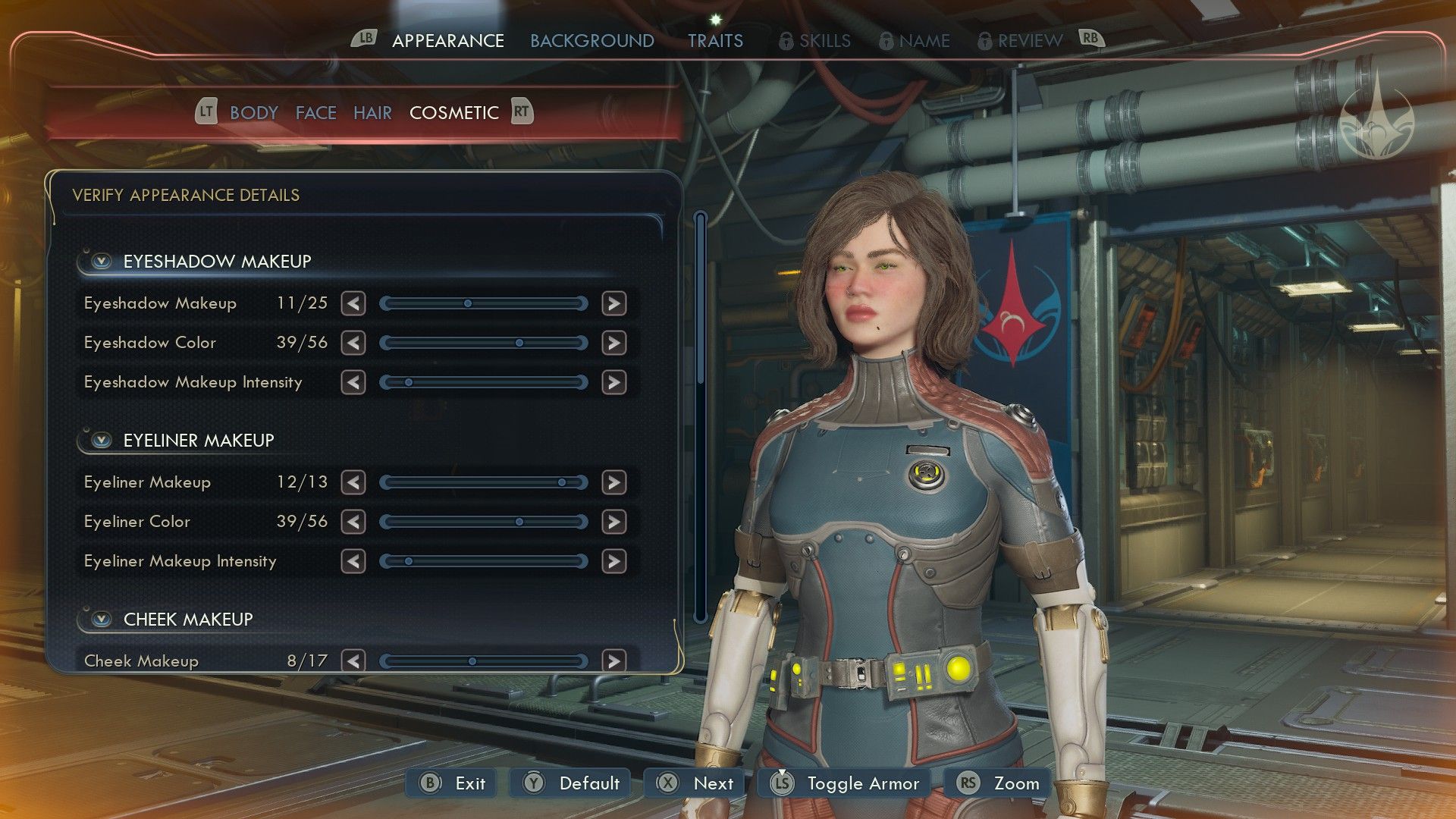Screen dimensions: 1456x819
Task: Decrease Eyeshadow Color with left arrow
Action: click(353, 344)
